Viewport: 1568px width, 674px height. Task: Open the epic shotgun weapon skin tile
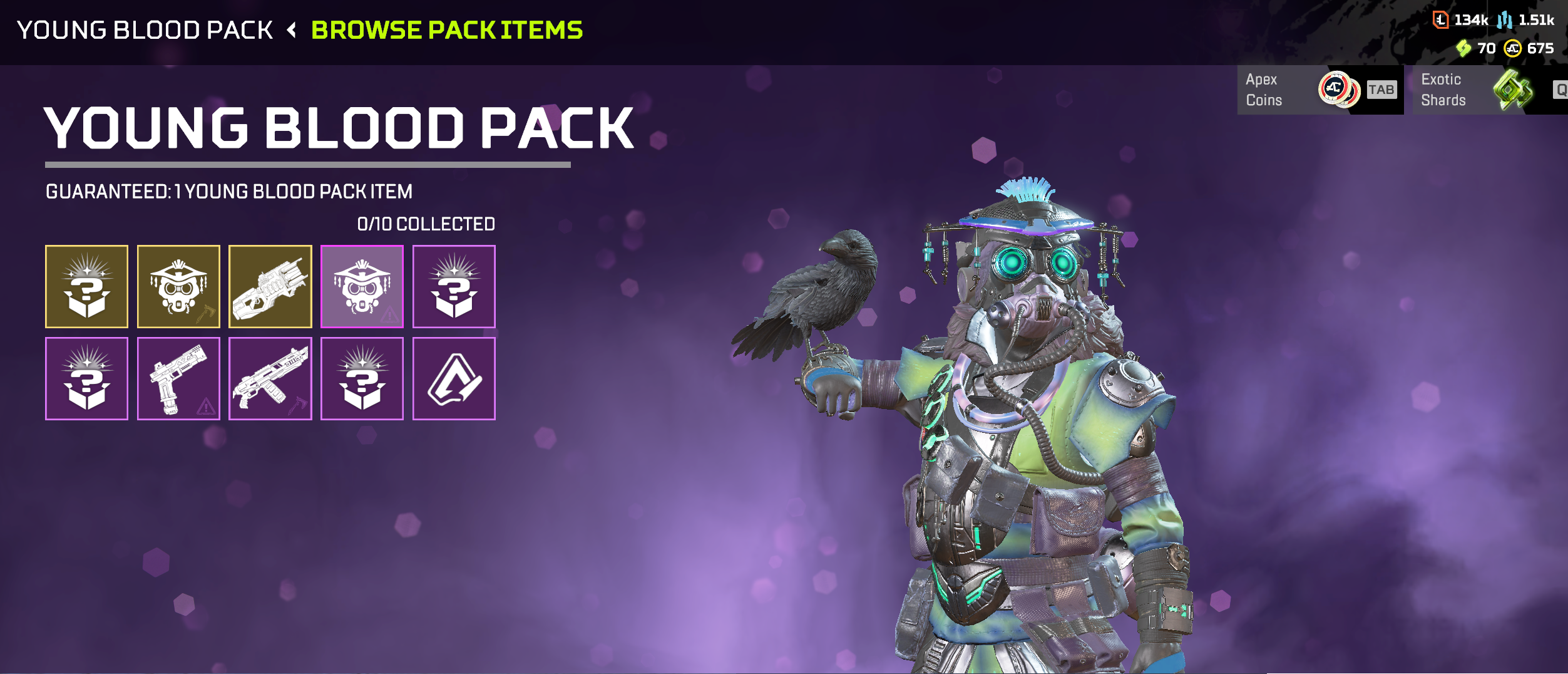(x=270, y=379)
